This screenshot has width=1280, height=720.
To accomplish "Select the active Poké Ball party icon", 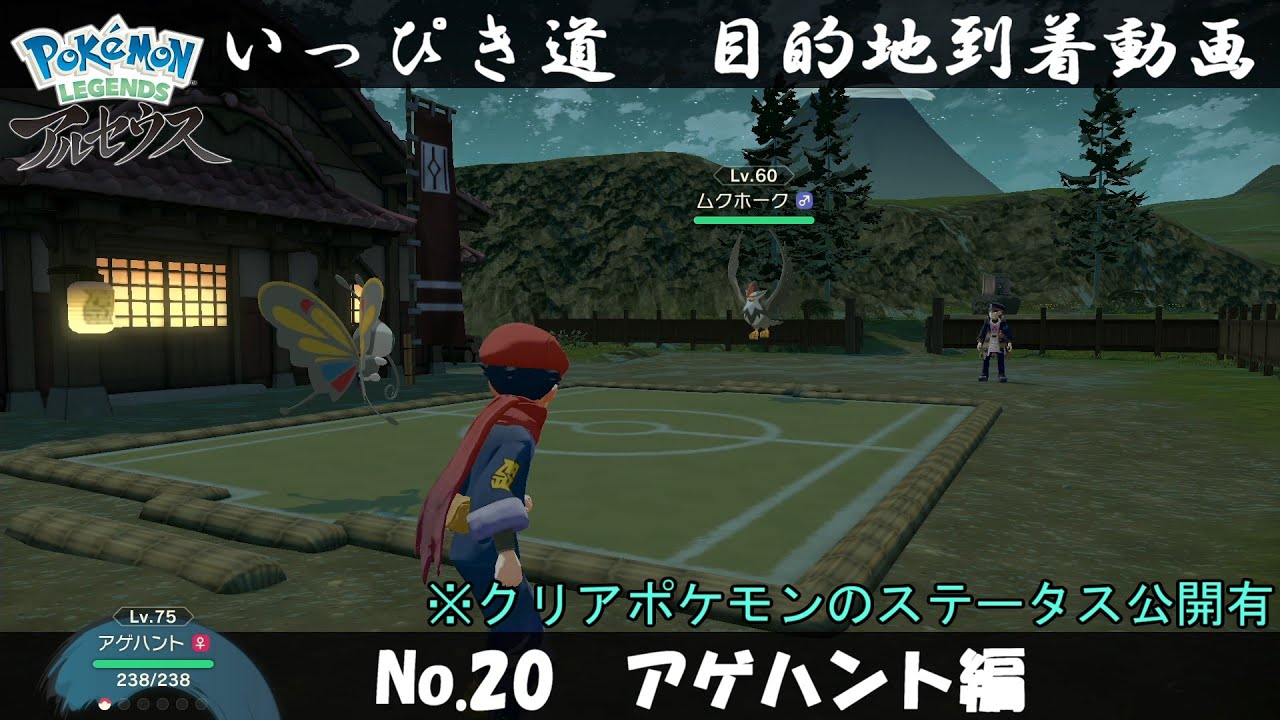I will (105, 704).
